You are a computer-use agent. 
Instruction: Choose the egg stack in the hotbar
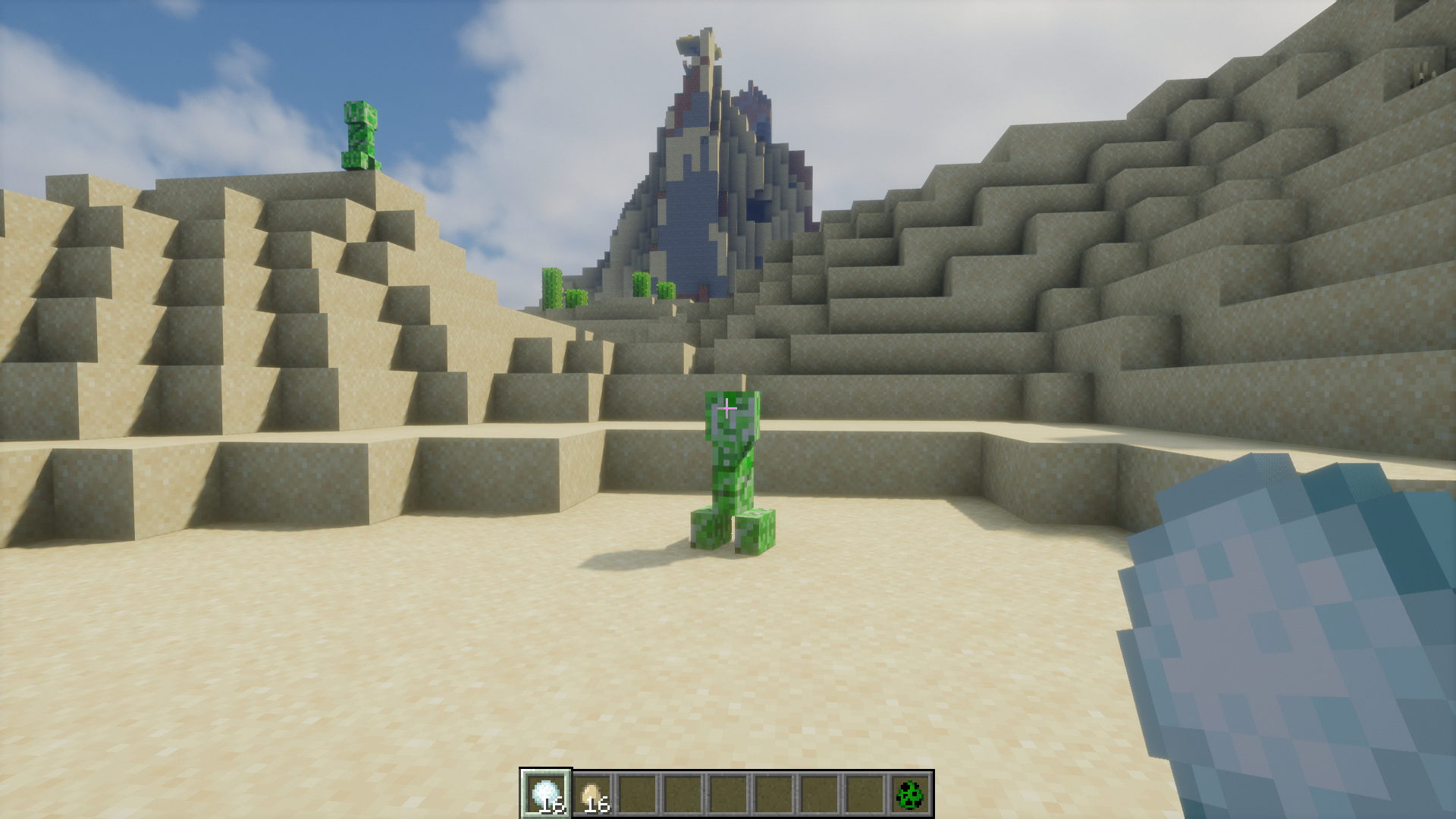[591, 794]
